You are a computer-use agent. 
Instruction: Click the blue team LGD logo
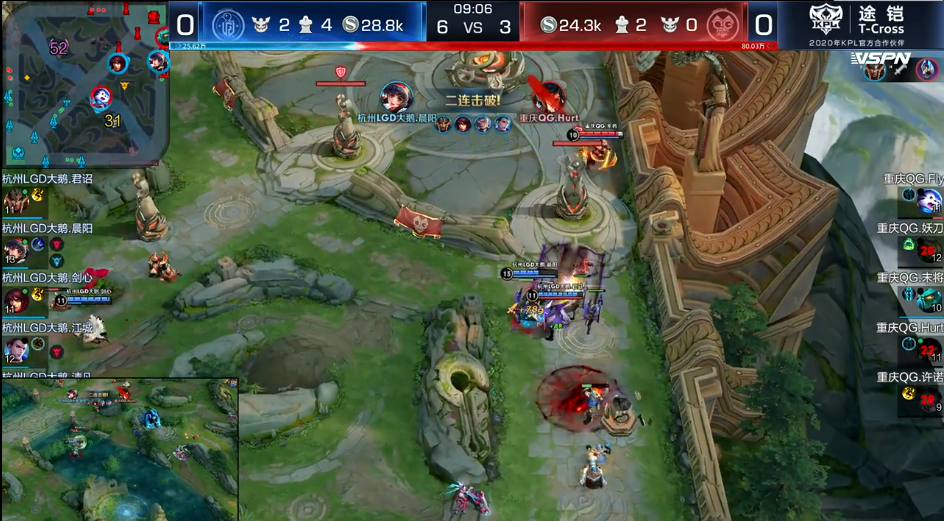click(228, 24)
